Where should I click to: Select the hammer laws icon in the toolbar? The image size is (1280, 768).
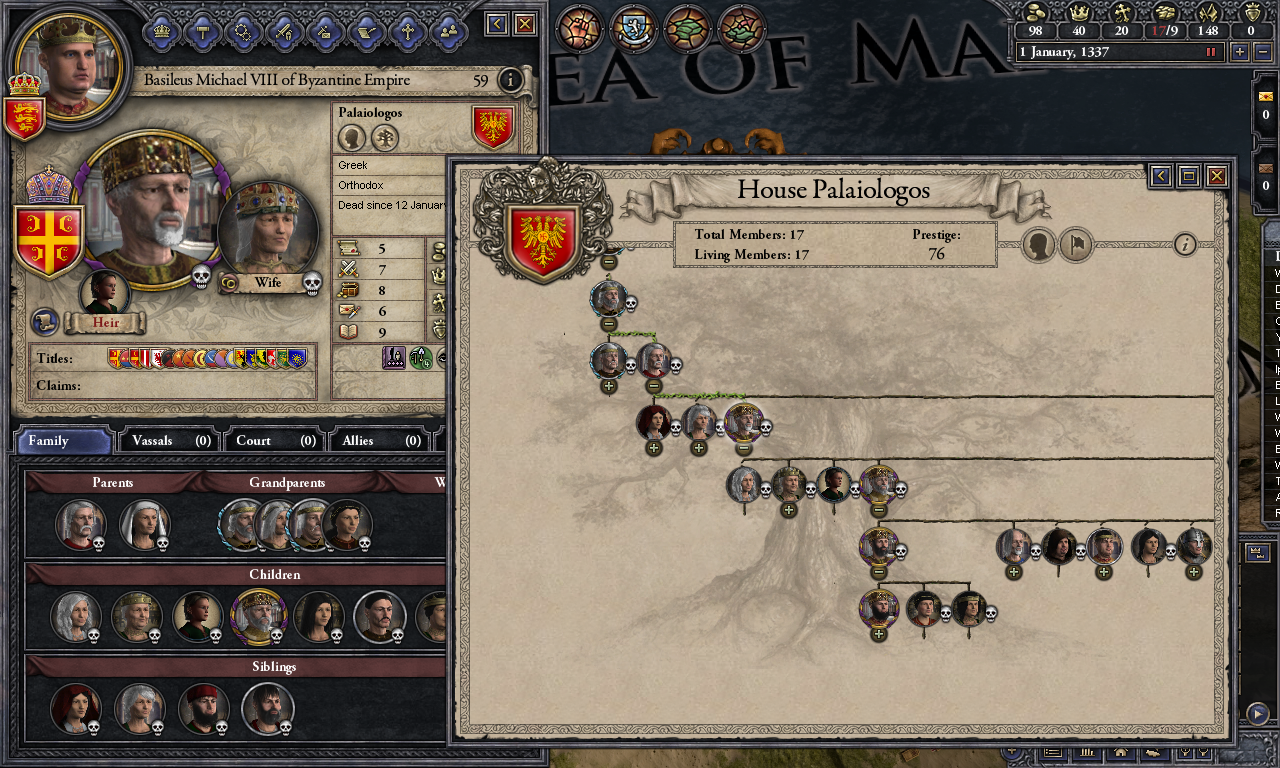click(x=201, y=32)
